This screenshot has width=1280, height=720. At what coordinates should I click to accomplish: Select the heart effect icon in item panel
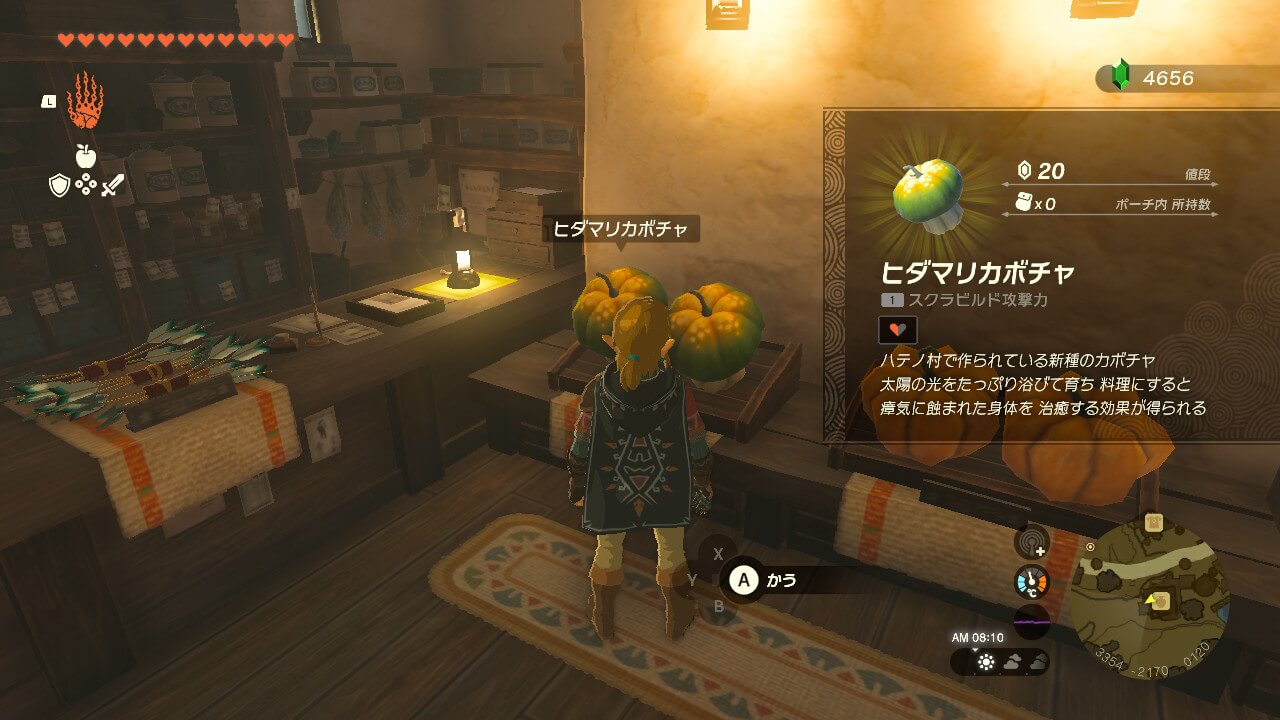coord(897,329)
